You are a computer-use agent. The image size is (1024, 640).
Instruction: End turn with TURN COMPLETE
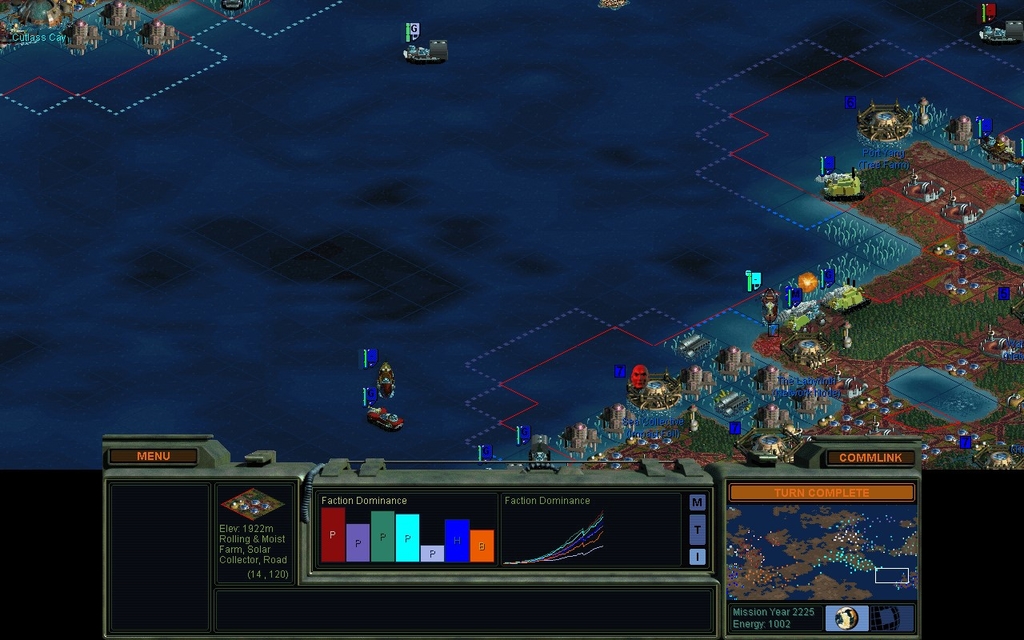[821, 493]
